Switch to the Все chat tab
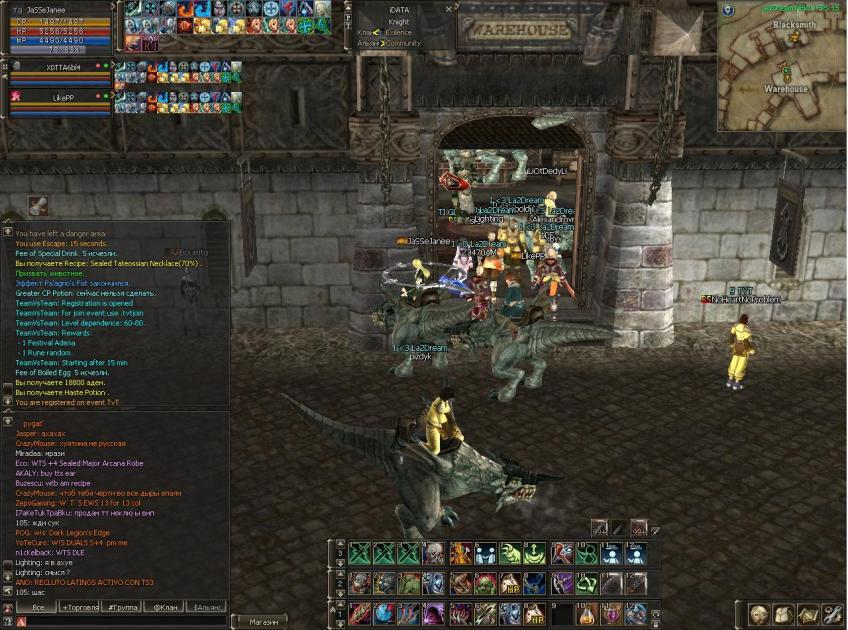 pyautogui.click(x=38, y=607)
